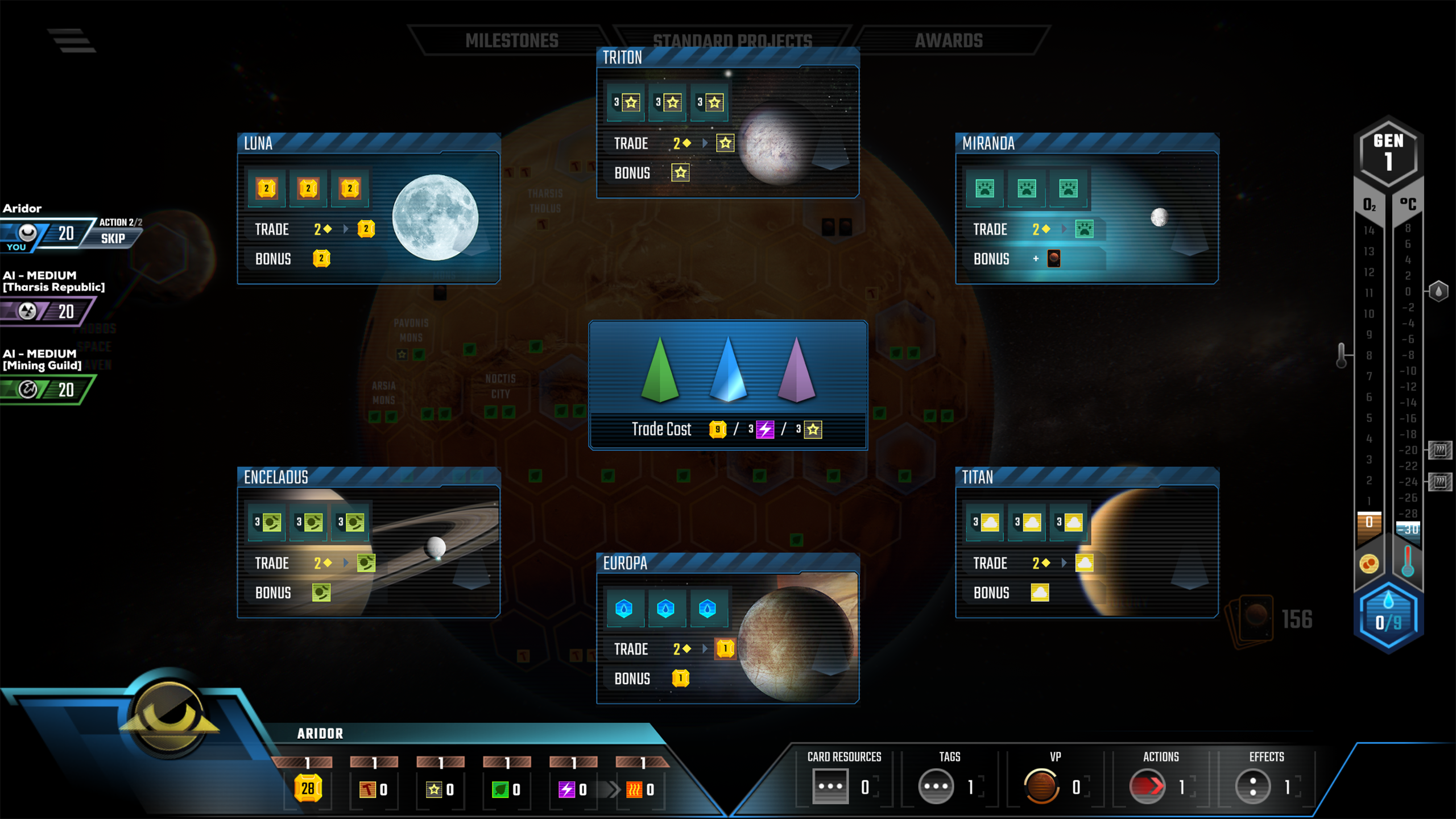Choose the blue trade fleet
This screenshot has height=819, width=1456.
[x=728, y=370]
